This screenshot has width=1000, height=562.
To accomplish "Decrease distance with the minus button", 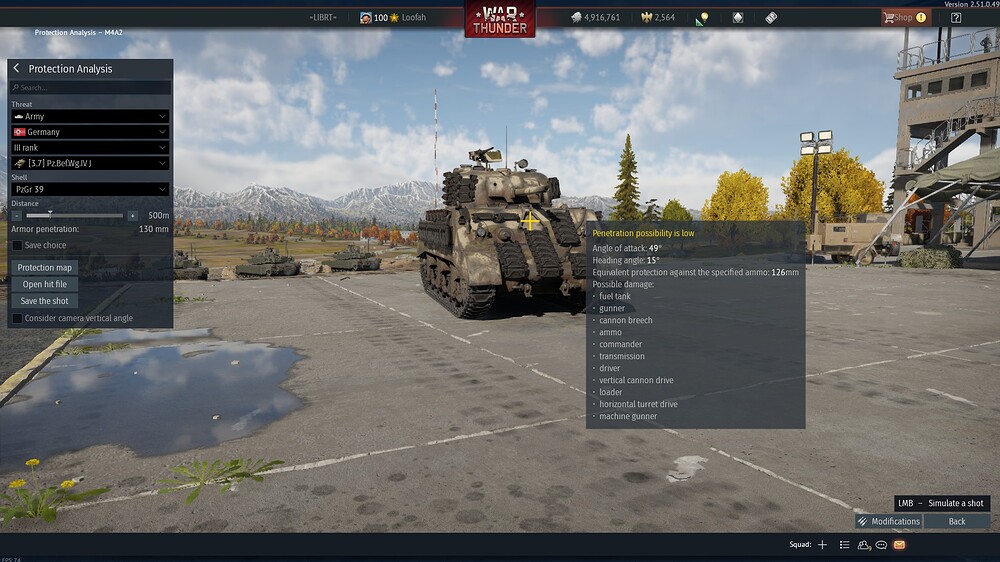I will tap(17, 215).
